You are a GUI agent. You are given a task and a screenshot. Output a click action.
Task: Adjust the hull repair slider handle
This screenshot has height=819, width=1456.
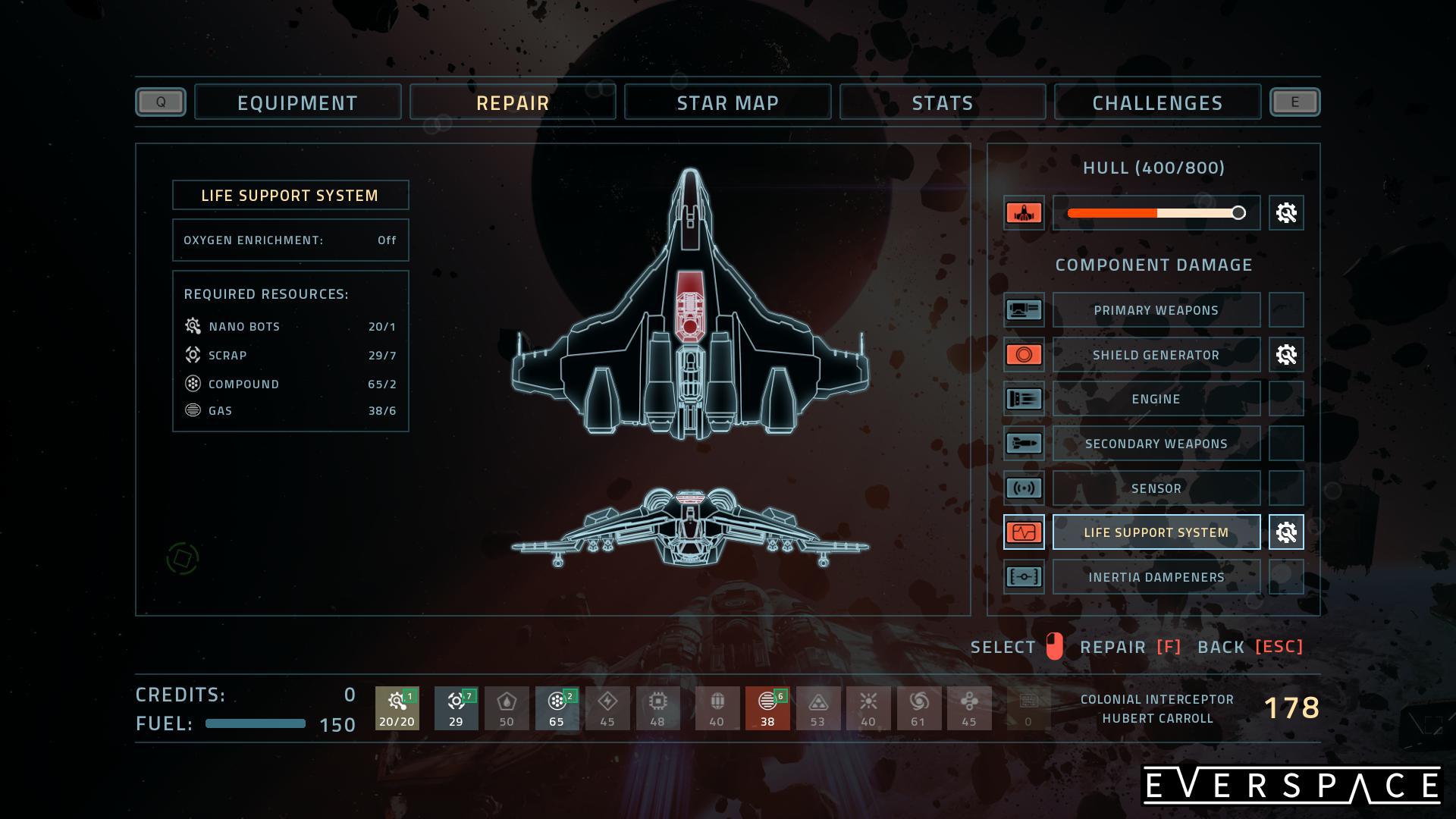pos(1238,213)
